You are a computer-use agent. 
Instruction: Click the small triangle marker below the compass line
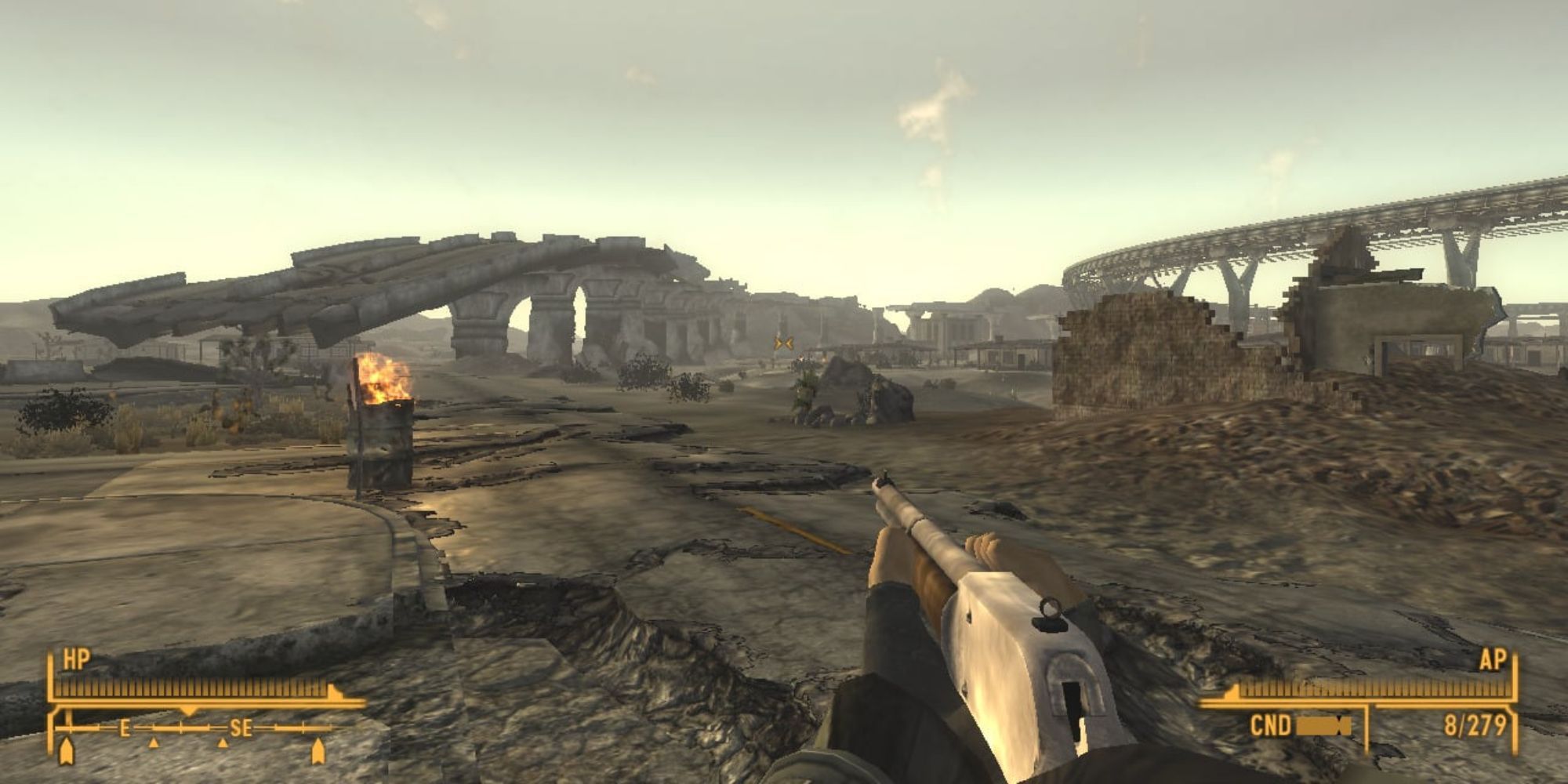(x=153, y=743)
